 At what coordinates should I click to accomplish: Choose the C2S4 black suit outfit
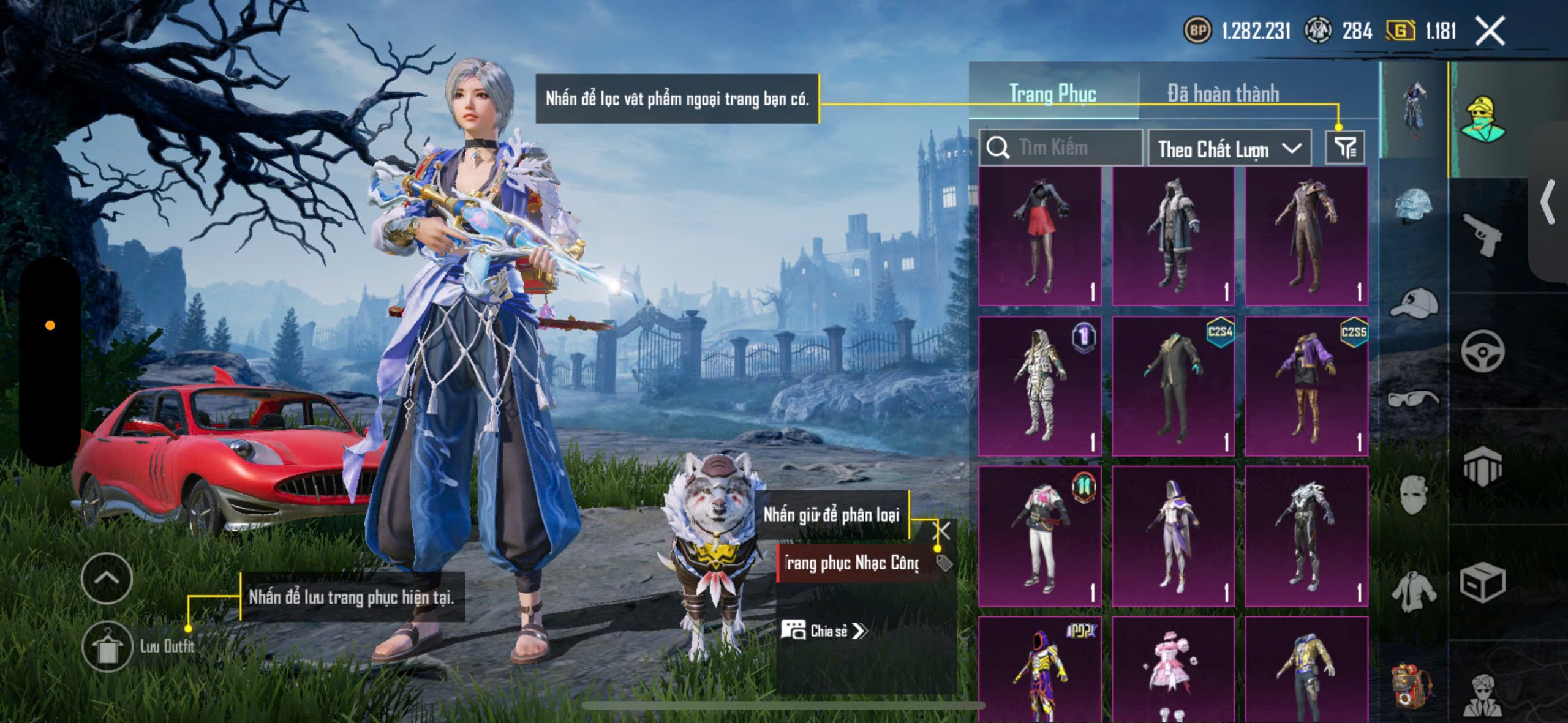1173,386
